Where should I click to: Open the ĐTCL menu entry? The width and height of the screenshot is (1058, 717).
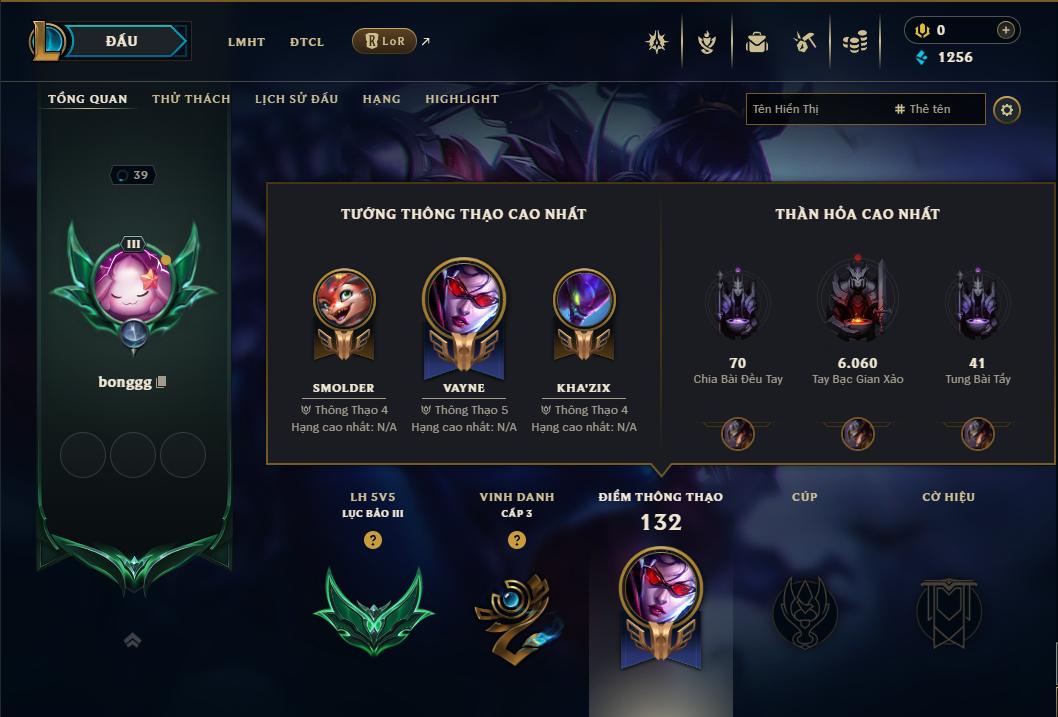click(x=307, y=42)
